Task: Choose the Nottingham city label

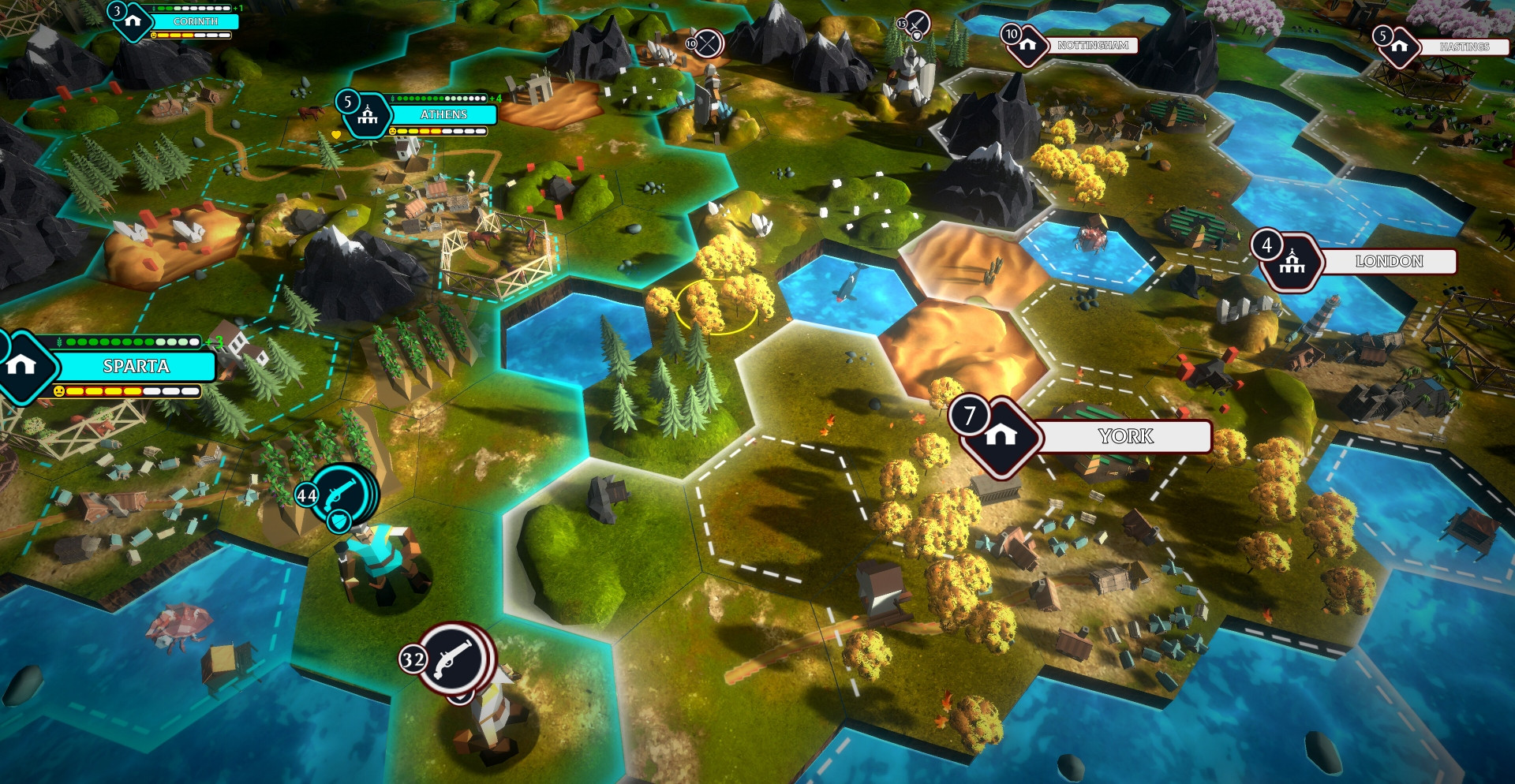Action: click(x=1092, y=46)
